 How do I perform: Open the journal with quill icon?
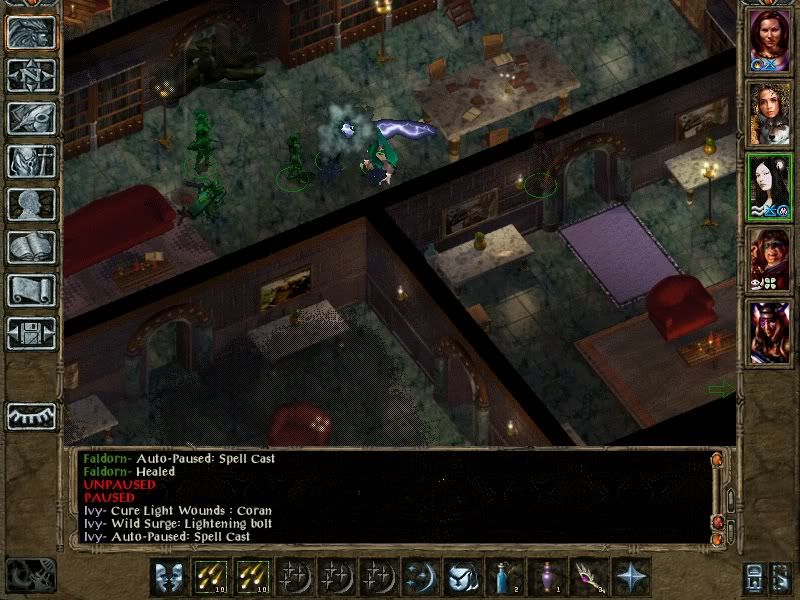31,118
